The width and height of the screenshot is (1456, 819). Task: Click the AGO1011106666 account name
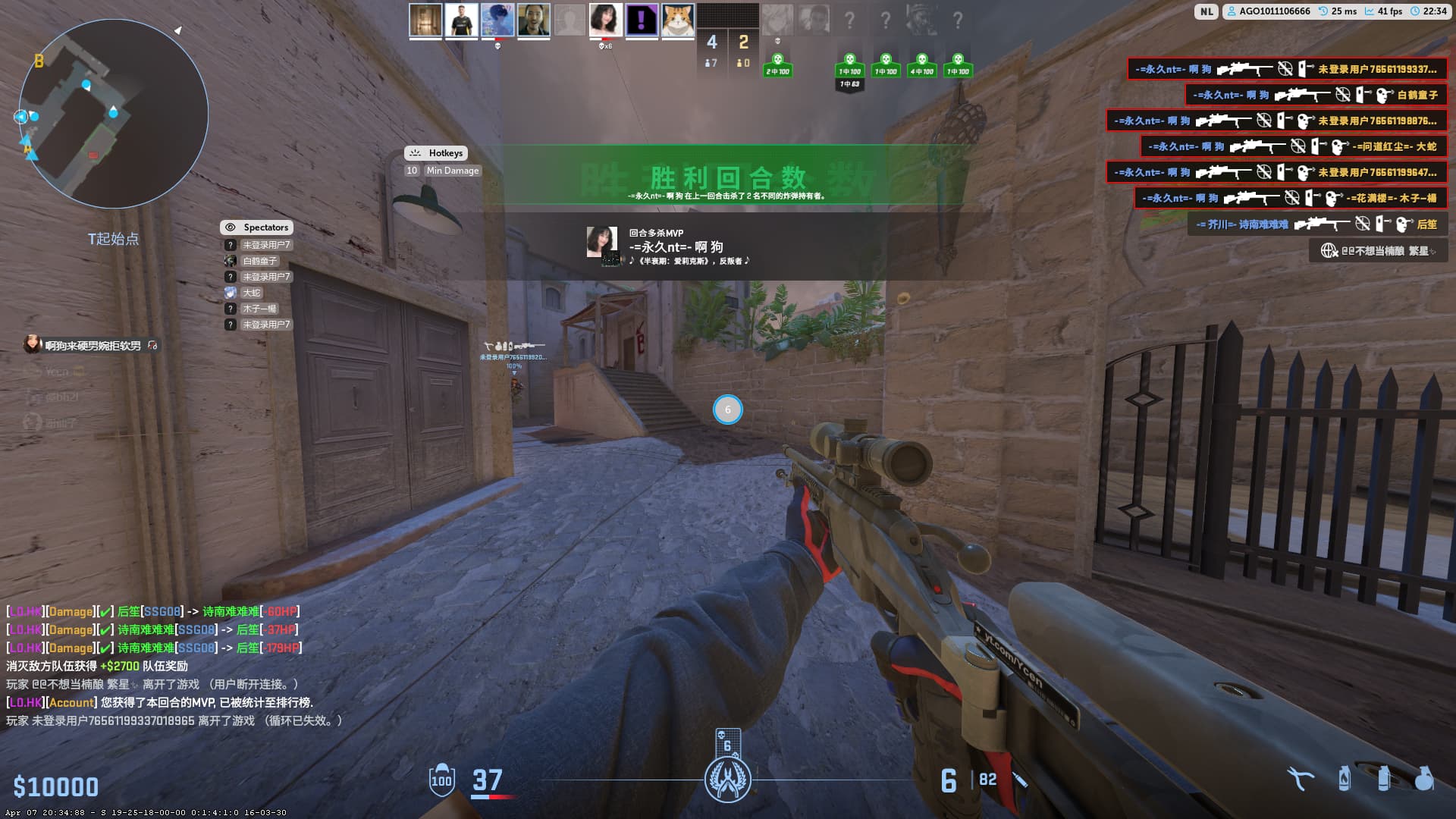tap(1274, 11)
